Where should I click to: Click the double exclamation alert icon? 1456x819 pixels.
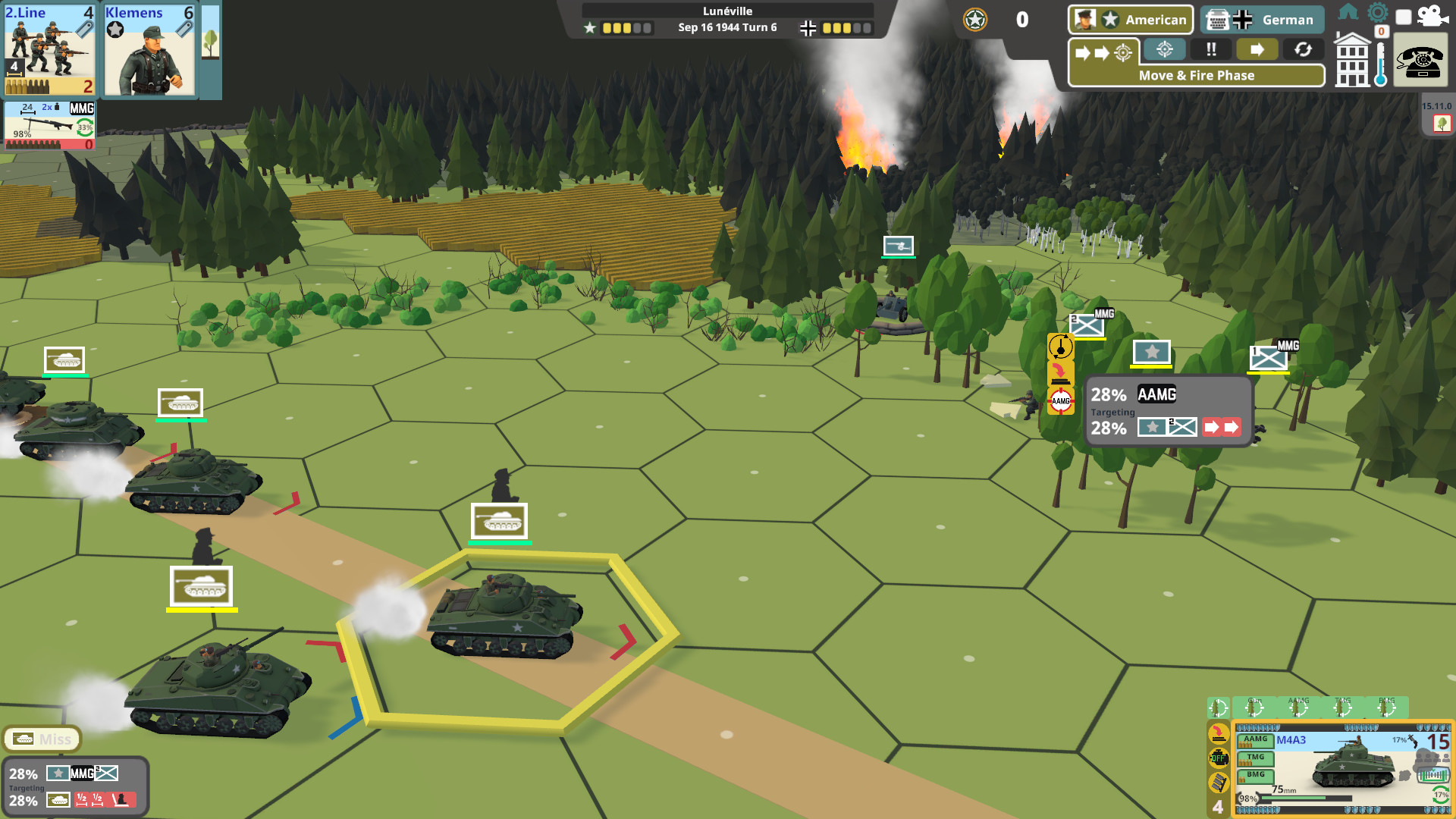[1211, 50]
